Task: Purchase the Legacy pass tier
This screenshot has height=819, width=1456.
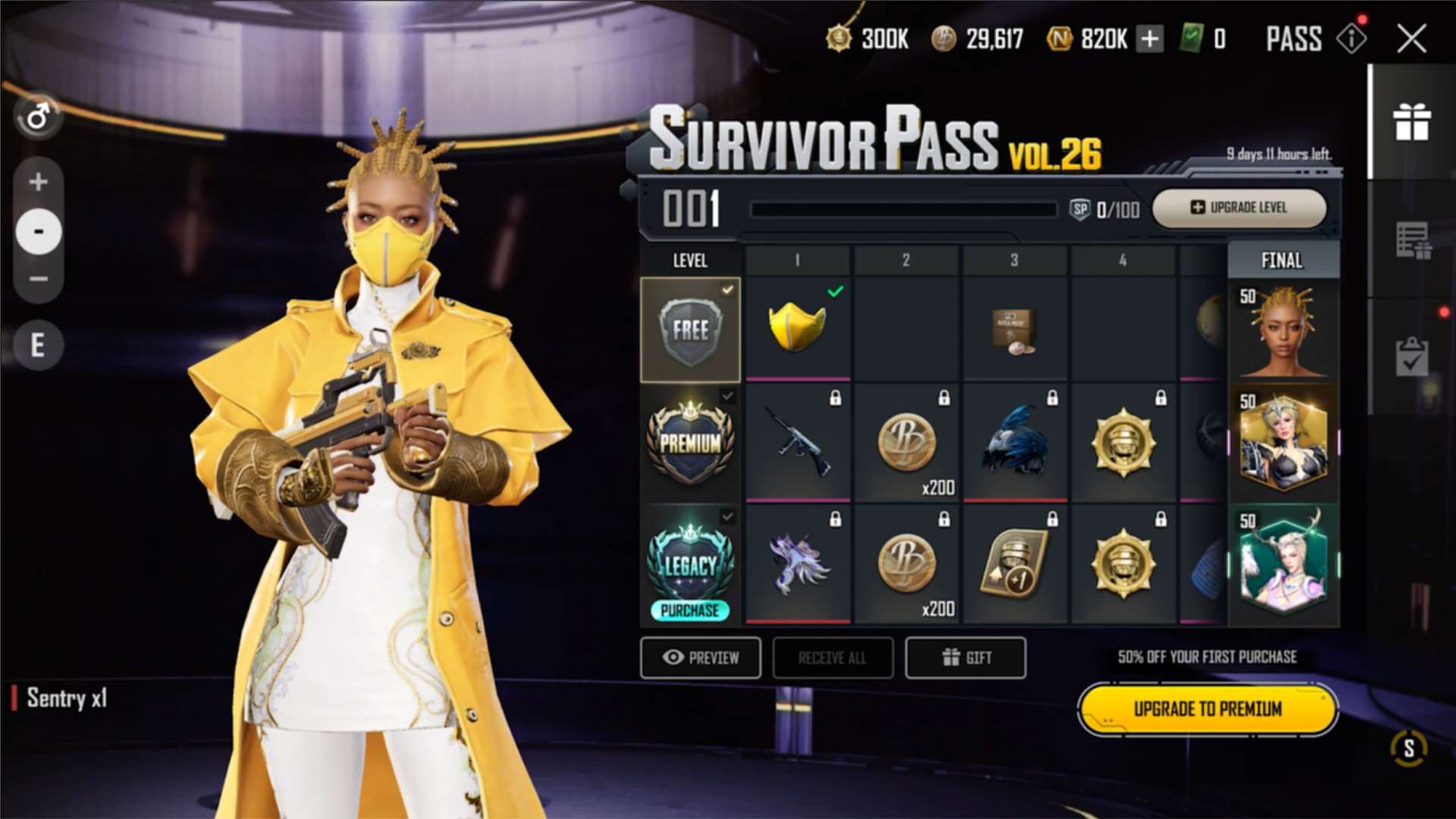Action: tap(690, 610)
